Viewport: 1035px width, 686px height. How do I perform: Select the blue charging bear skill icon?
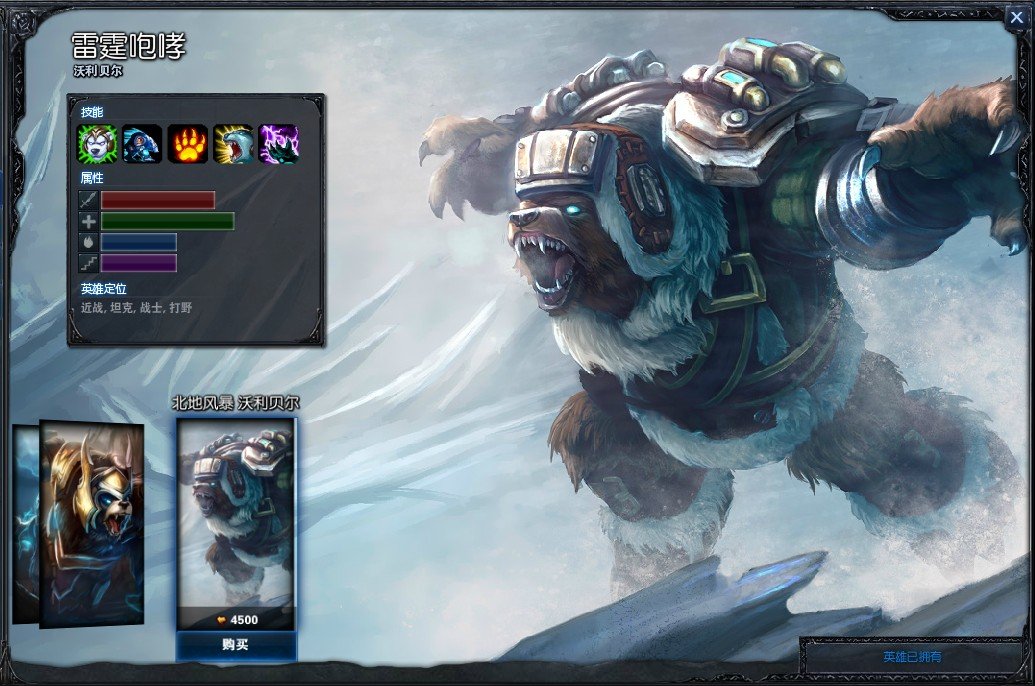(142, 144)
